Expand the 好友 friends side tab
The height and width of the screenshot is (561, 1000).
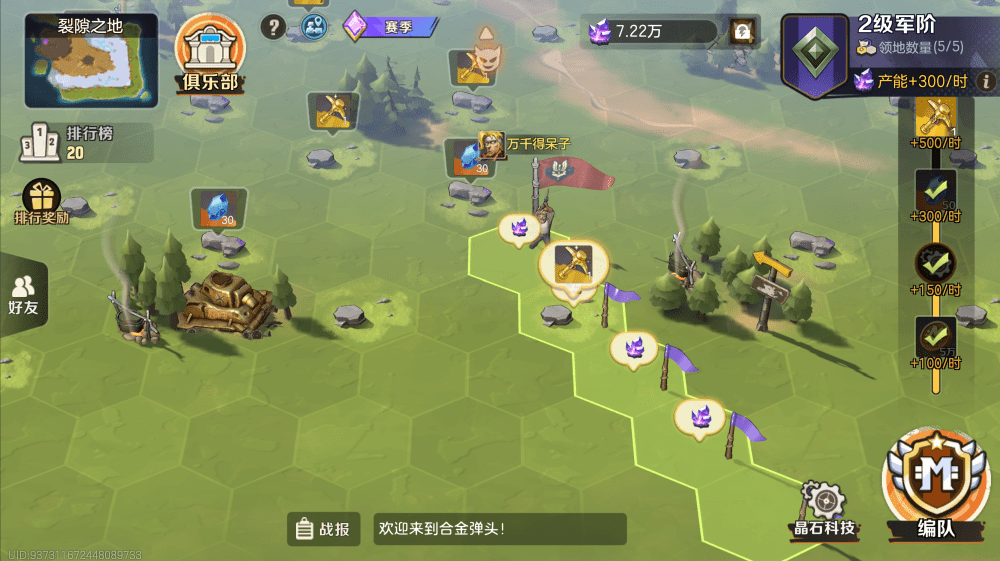pos(23,295)
